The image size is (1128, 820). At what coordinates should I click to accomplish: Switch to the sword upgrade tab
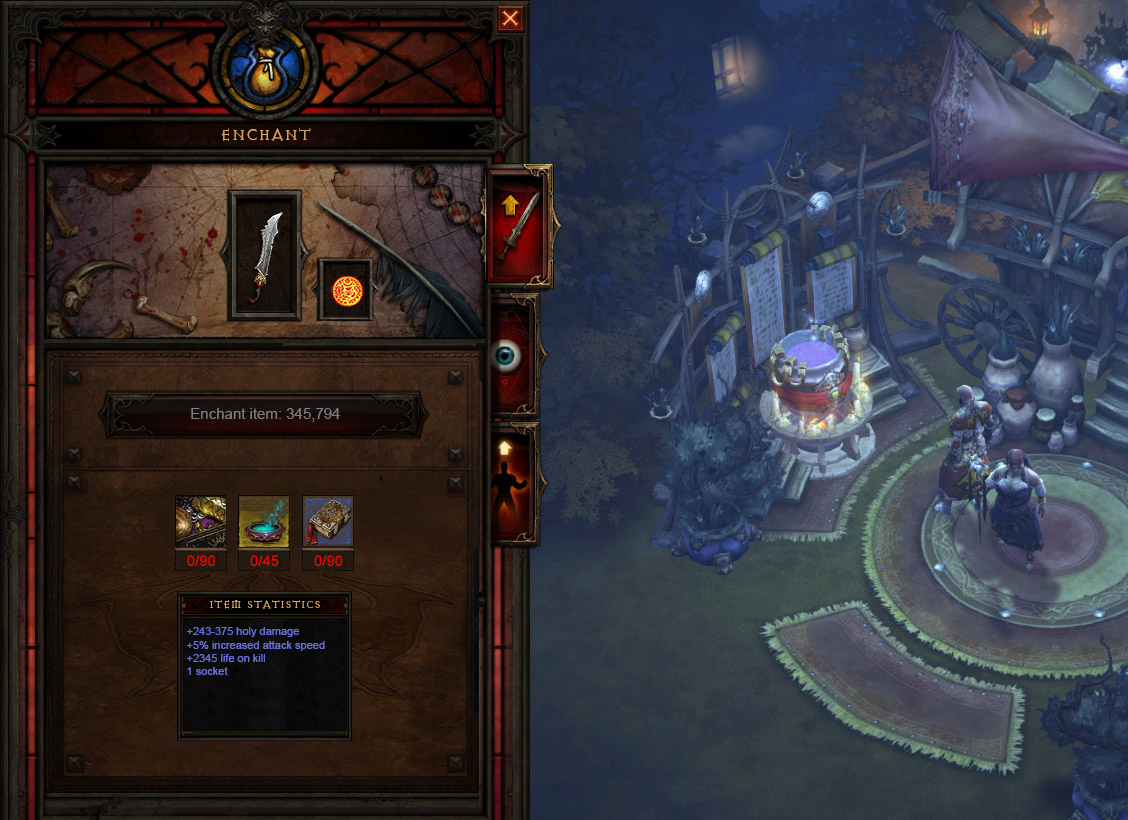[x=518, y=227]
